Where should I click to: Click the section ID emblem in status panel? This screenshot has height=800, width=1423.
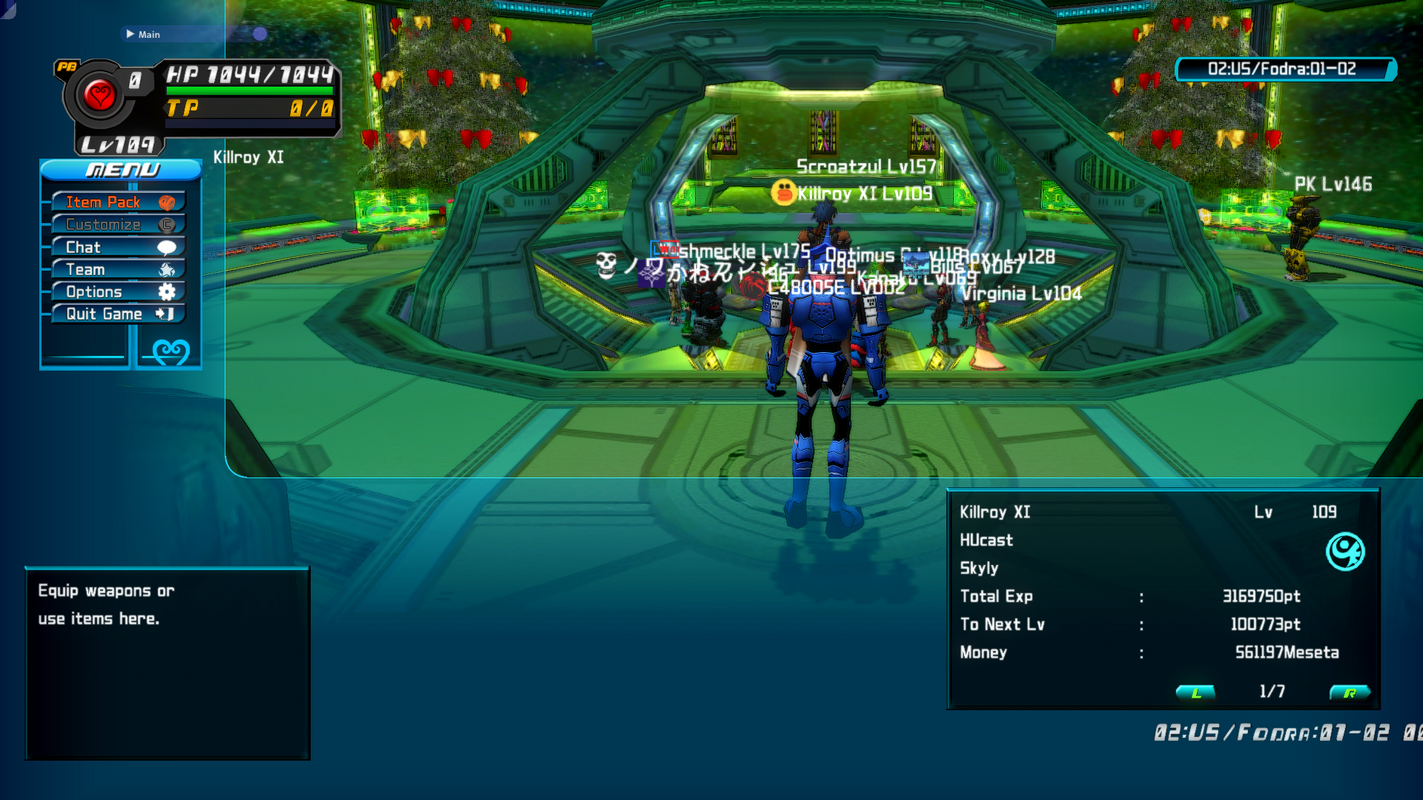pyautogui.click(x=1344, y=551)
